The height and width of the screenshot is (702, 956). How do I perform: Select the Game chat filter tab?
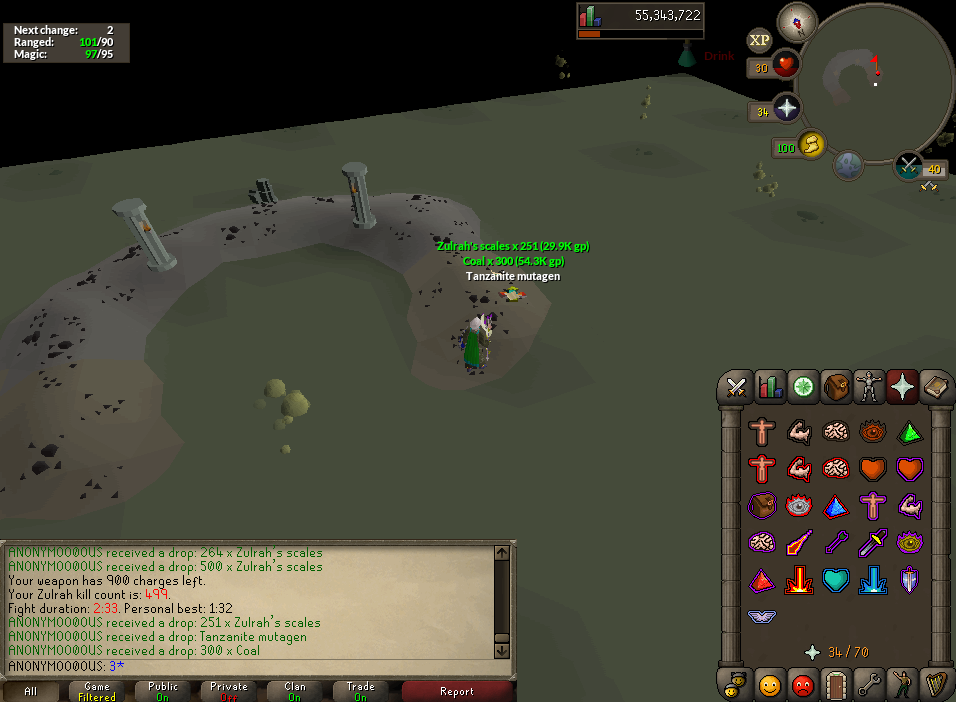(x=97, y=691)
